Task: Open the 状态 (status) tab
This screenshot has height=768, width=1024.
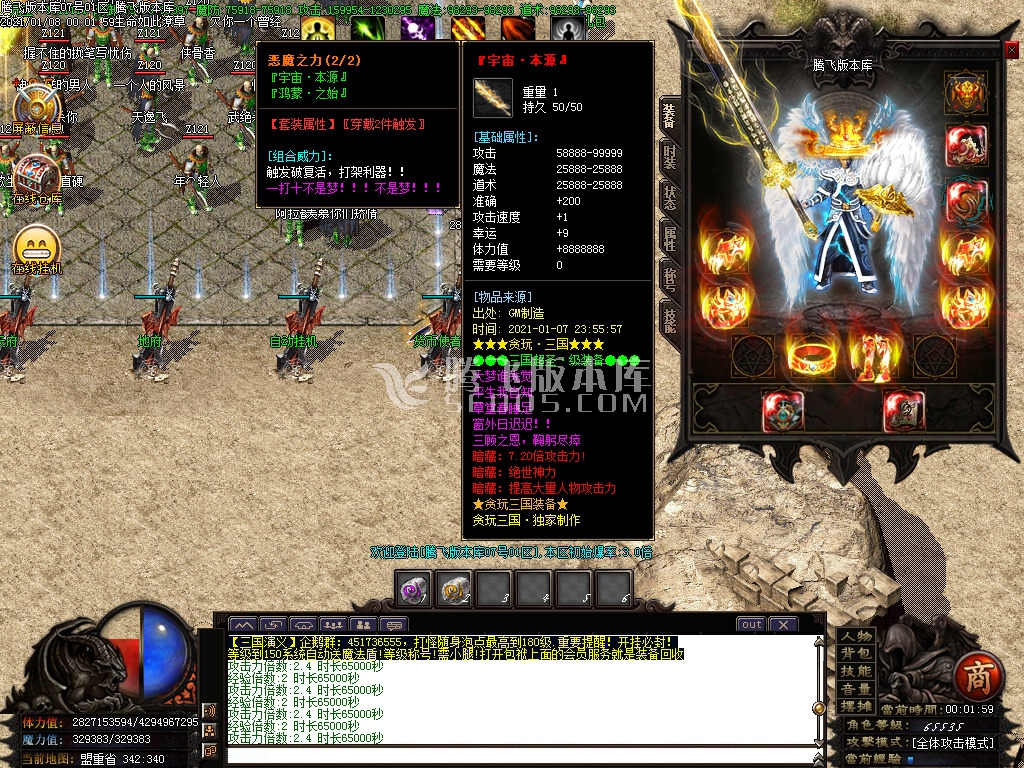Action: (x=669, y=197)
